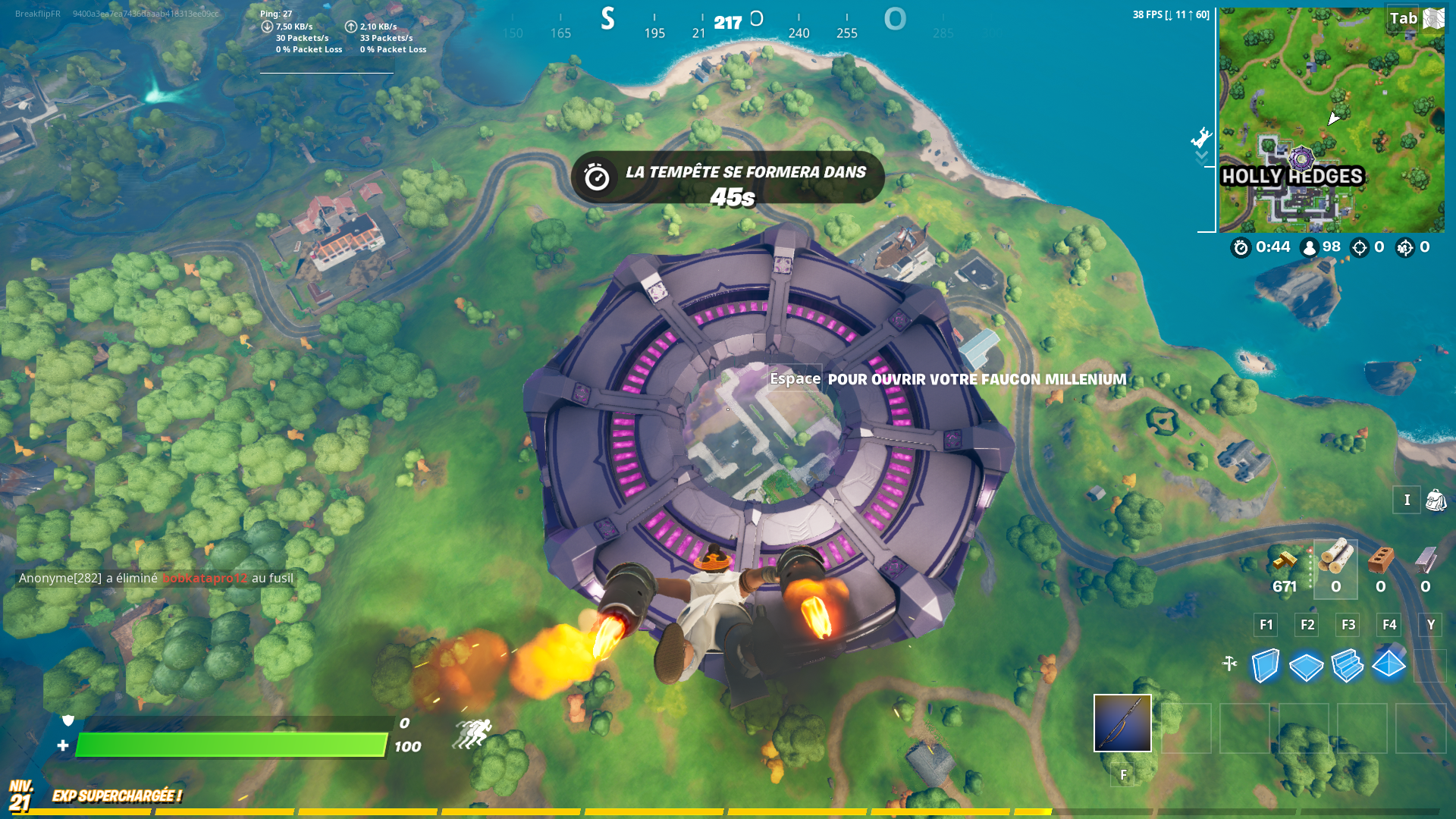Toggle the floor piece in slot F2
Viewport: 1456px width, 819px height.
tap(1307, 667)
